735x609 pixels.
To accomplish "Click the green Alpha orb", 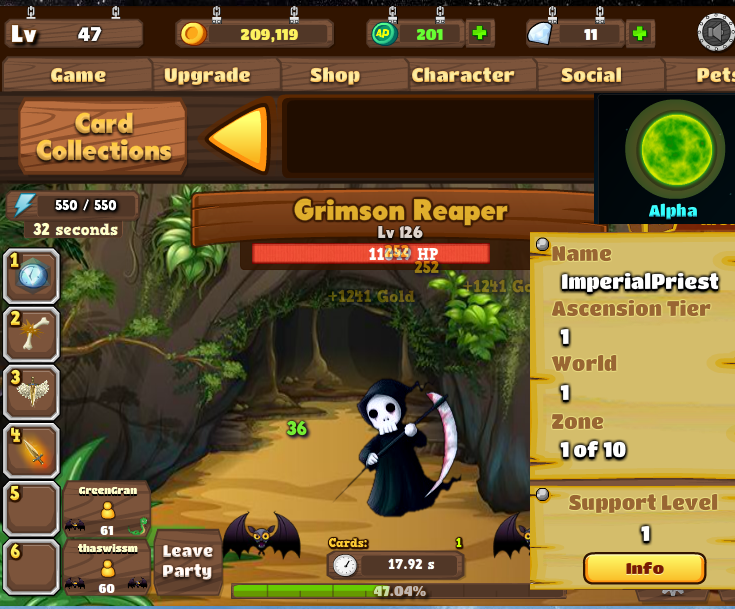I will [674, 148].
